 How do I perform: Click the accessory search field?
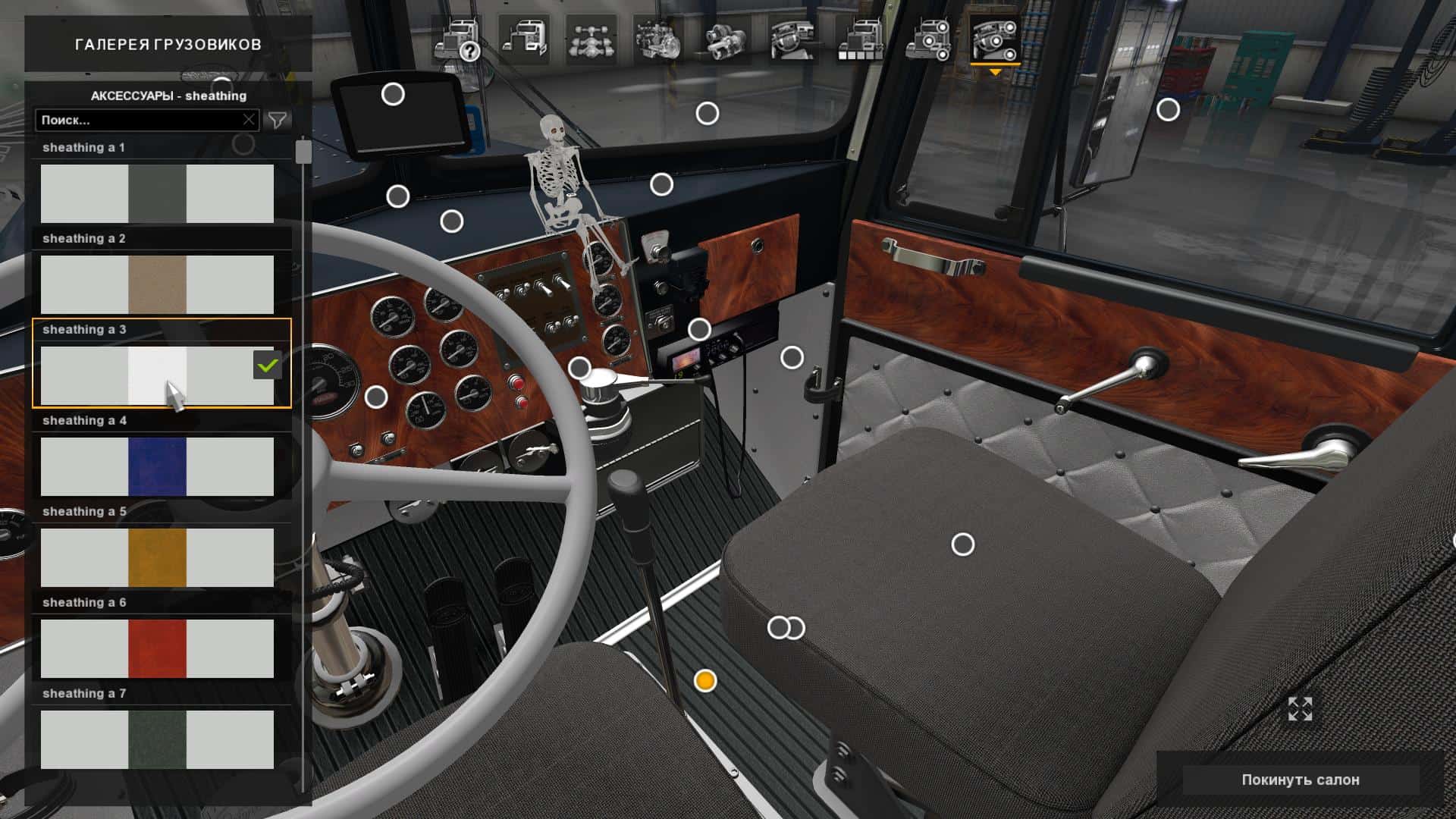tap(140, 120)
